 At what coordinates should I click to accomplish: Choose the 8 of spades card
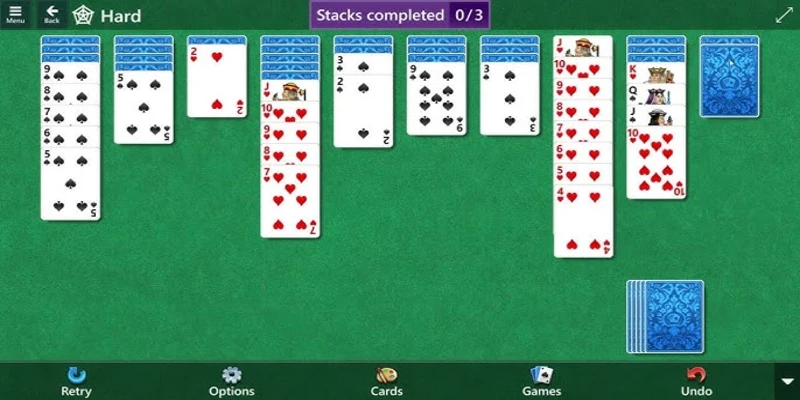tap(69, 94)
